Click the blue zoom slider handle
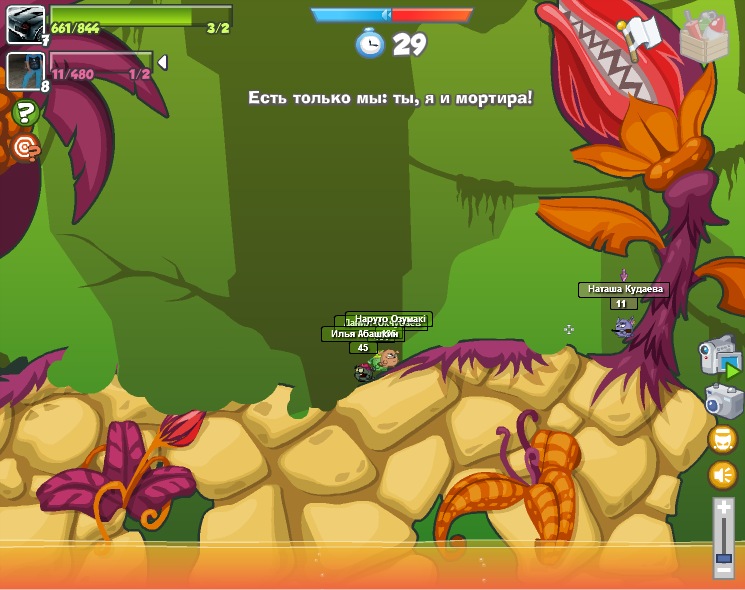 723,557
